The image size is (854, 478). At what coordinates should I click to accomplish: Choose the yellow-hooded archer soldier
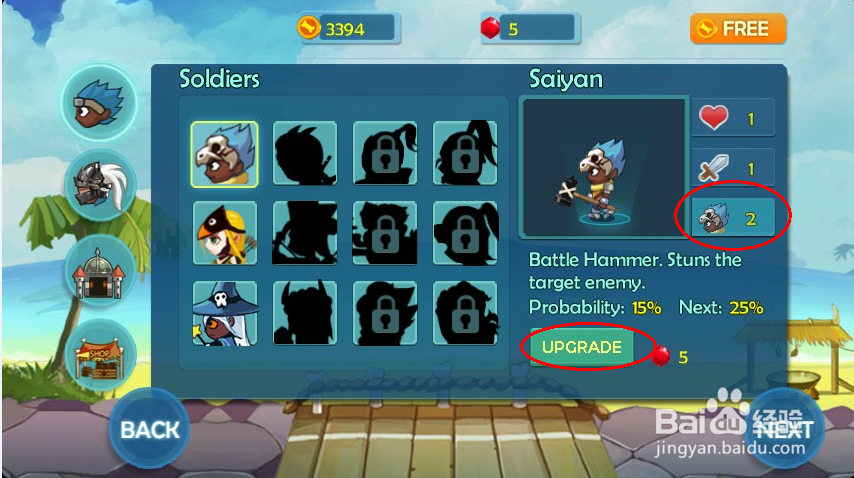click(224, 233)
